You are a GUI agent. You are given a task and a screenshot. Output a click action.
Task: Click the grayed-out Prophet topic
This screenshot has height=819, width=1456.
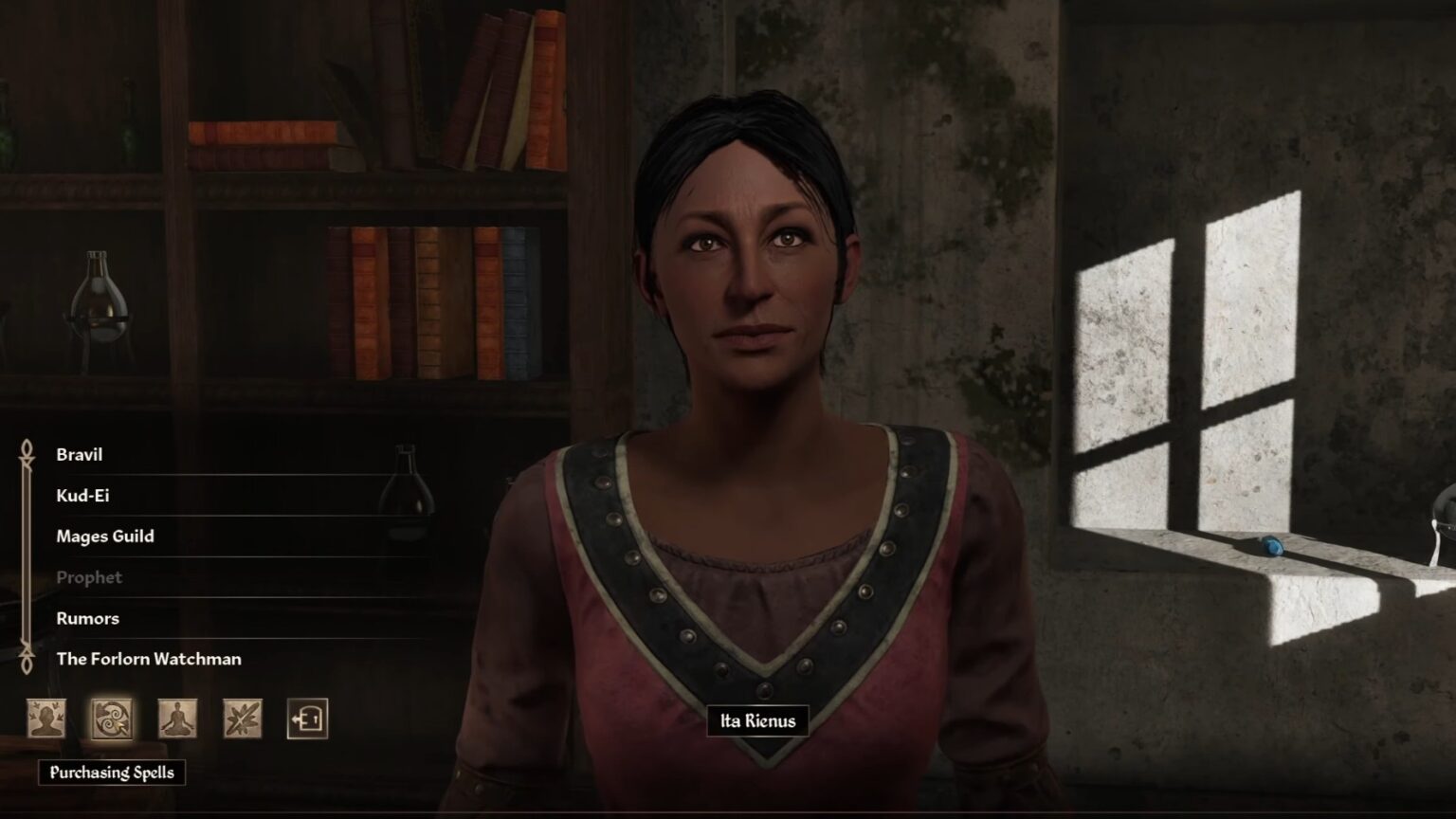click(x=90, y=577)
